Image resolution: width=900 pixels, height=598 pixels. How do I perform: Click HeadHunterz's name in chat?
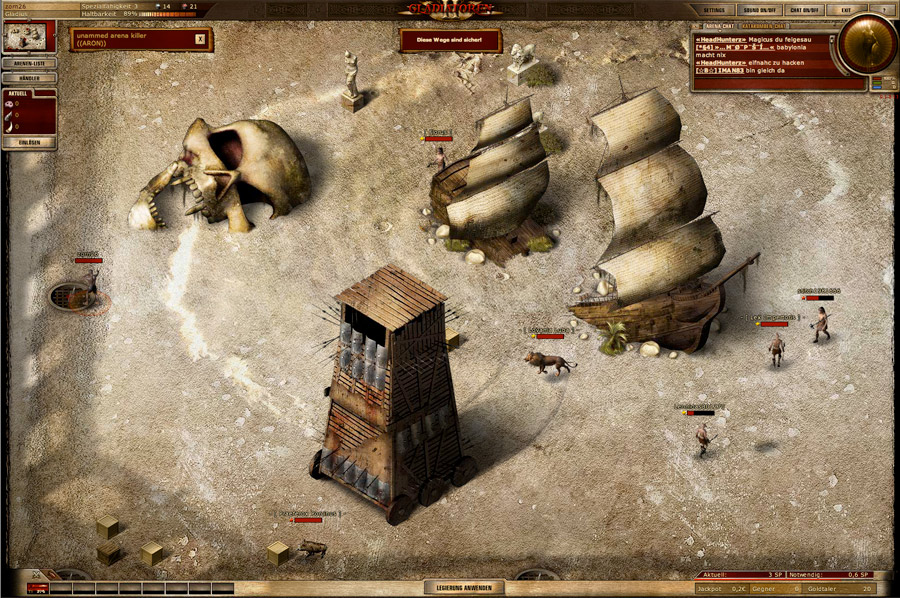[x=723, y=38]
